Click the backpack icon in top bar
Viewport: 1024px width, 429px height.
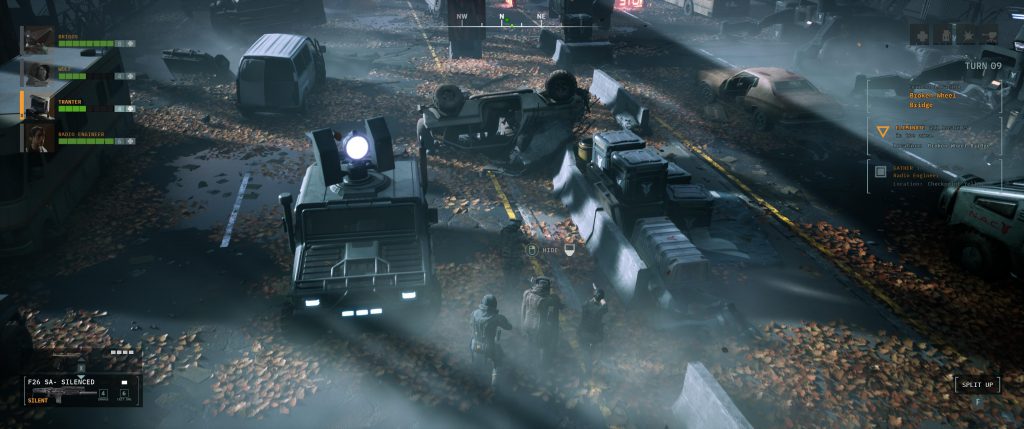pos(943,35)
